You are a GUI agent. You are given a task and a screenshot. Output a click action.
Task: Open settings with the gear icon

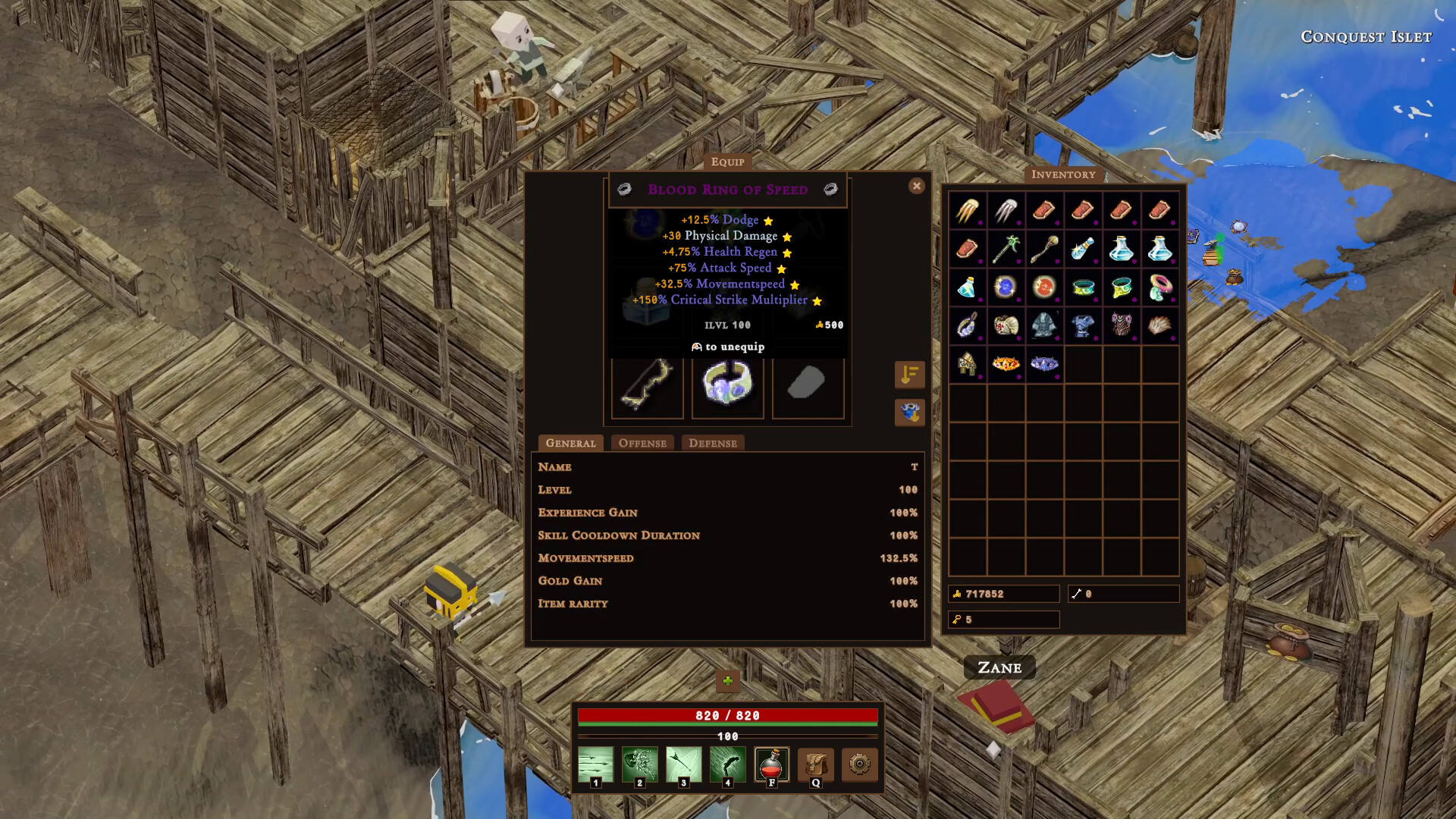pyautogui.click(x=859, y=764)
